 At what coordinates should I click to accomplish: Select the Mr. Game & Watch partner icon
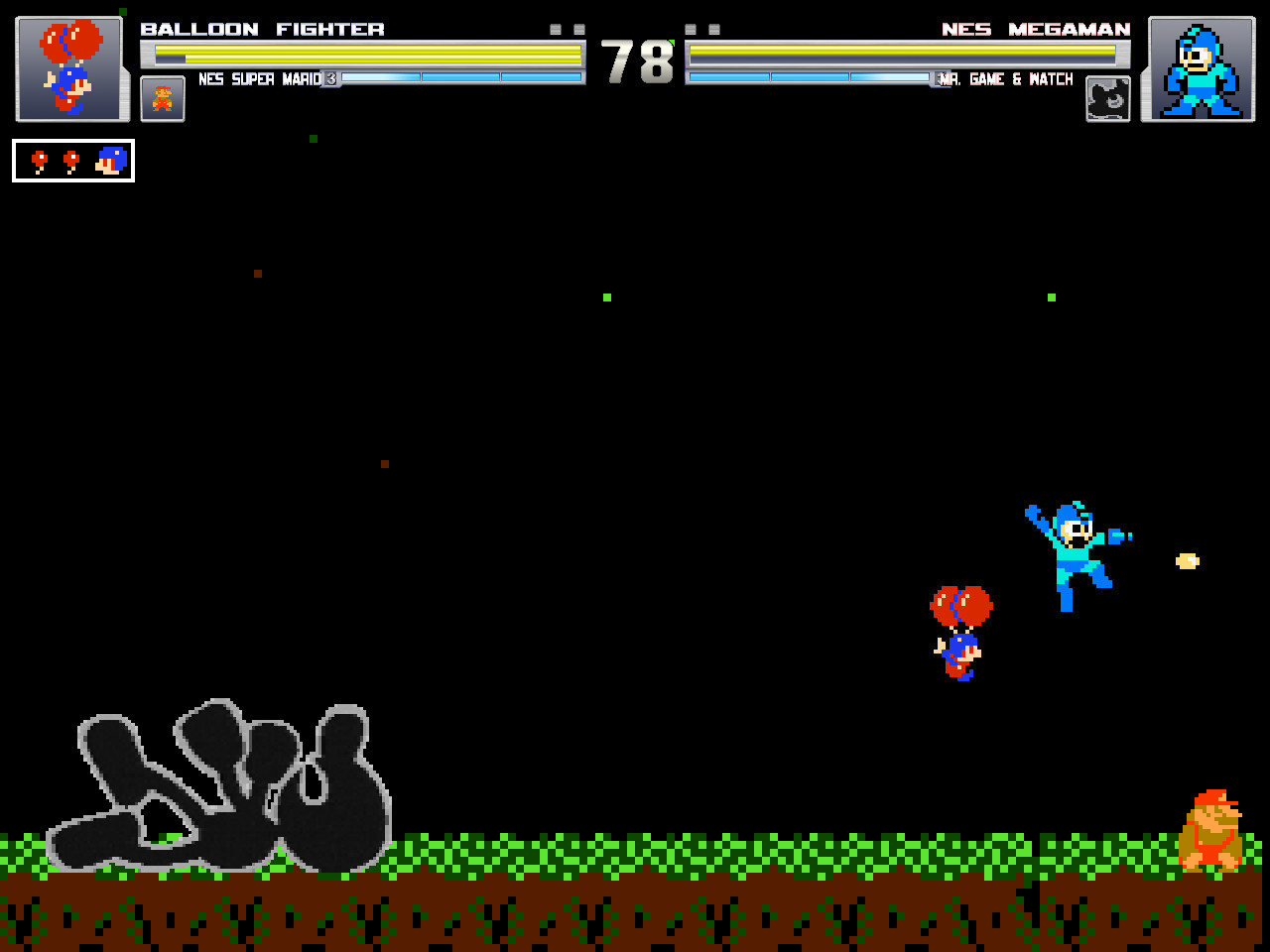1107,98
